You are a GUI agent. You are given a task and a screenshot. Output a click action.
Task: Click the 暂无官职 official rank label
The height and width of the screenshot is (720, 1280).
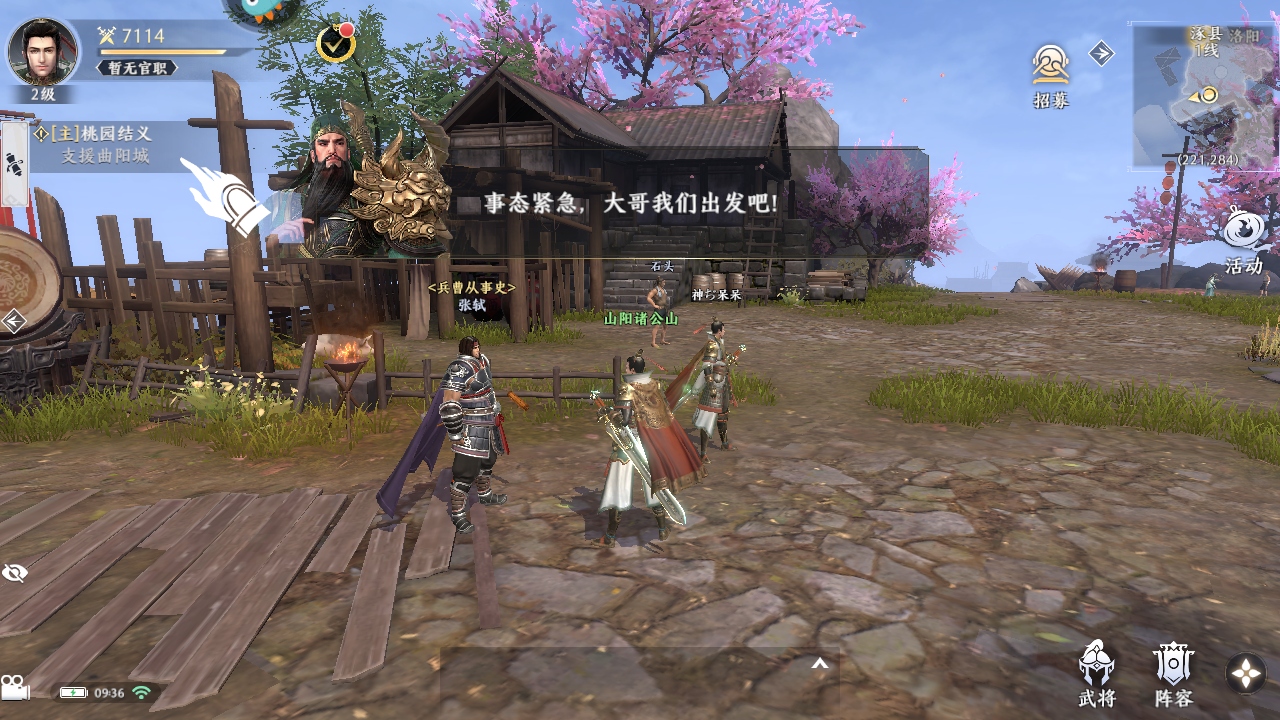[136, 68]
